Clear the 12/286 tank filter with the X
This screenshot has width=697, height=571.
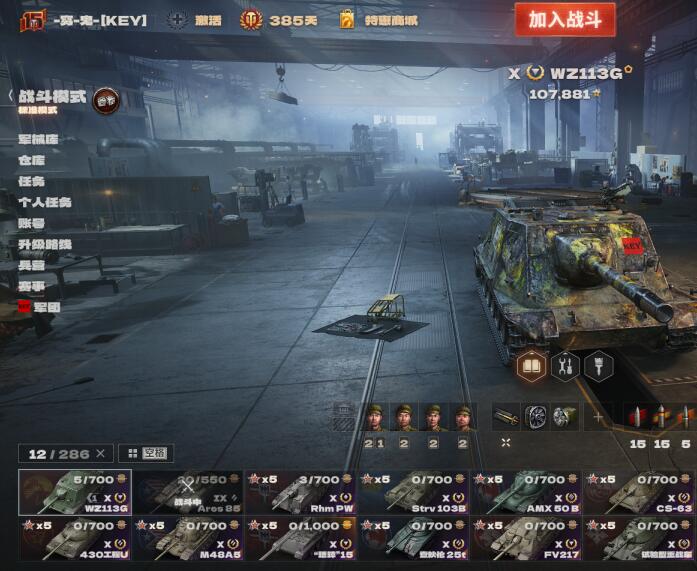click(x=100, y=454)
